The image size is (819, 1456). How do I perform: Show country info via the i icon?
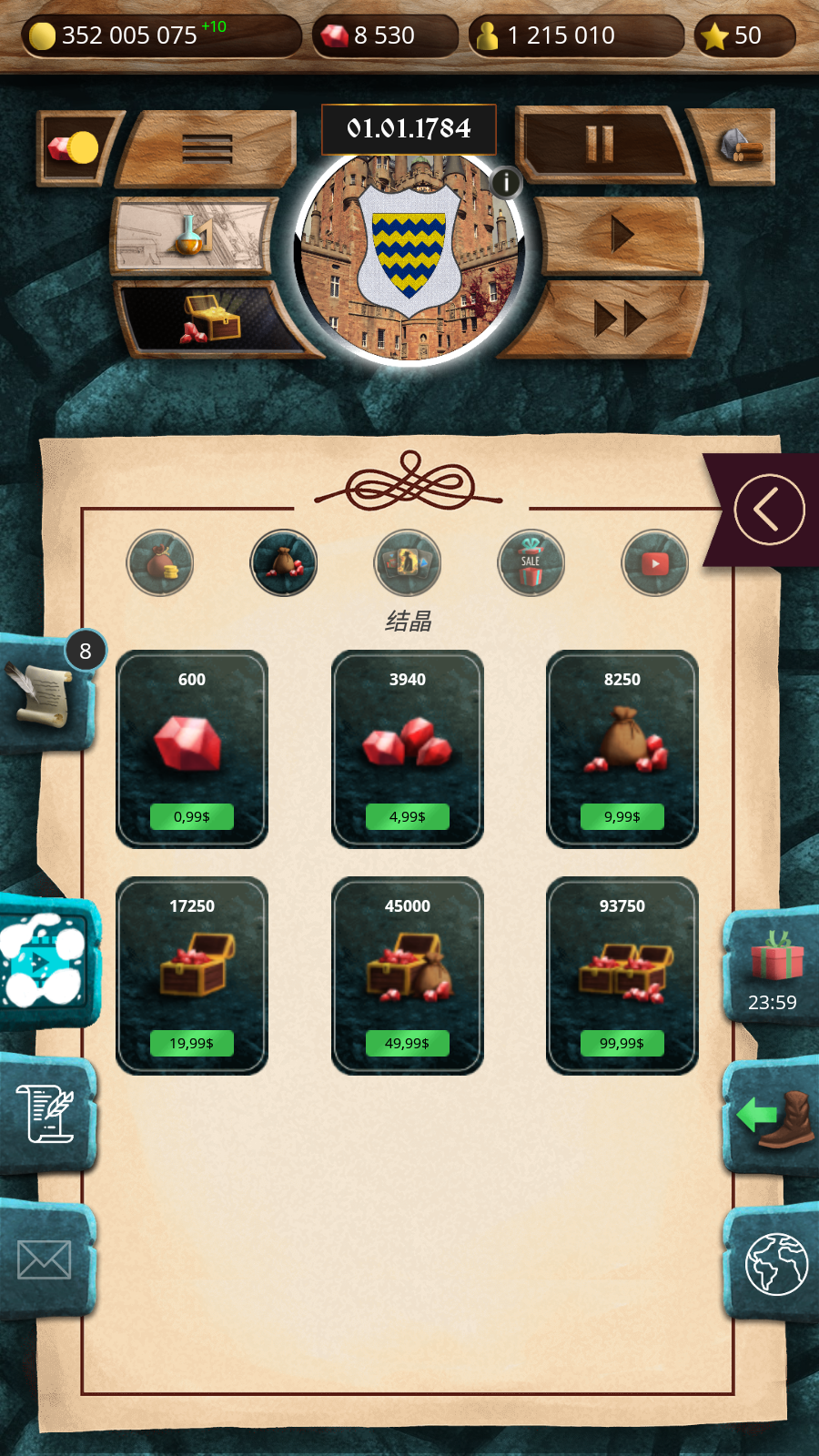tap(506, 182)
